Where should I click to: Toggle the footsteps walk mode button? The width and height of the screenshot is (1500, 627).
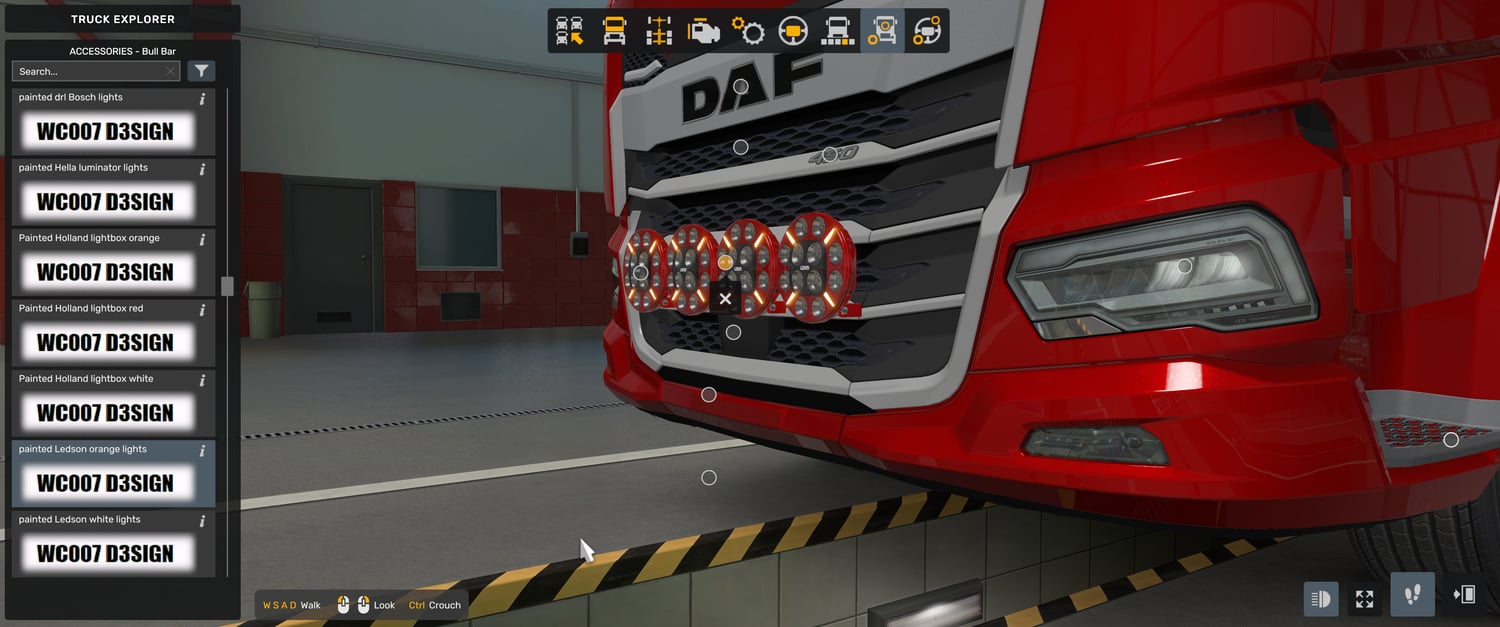[x=1412, y=595]
